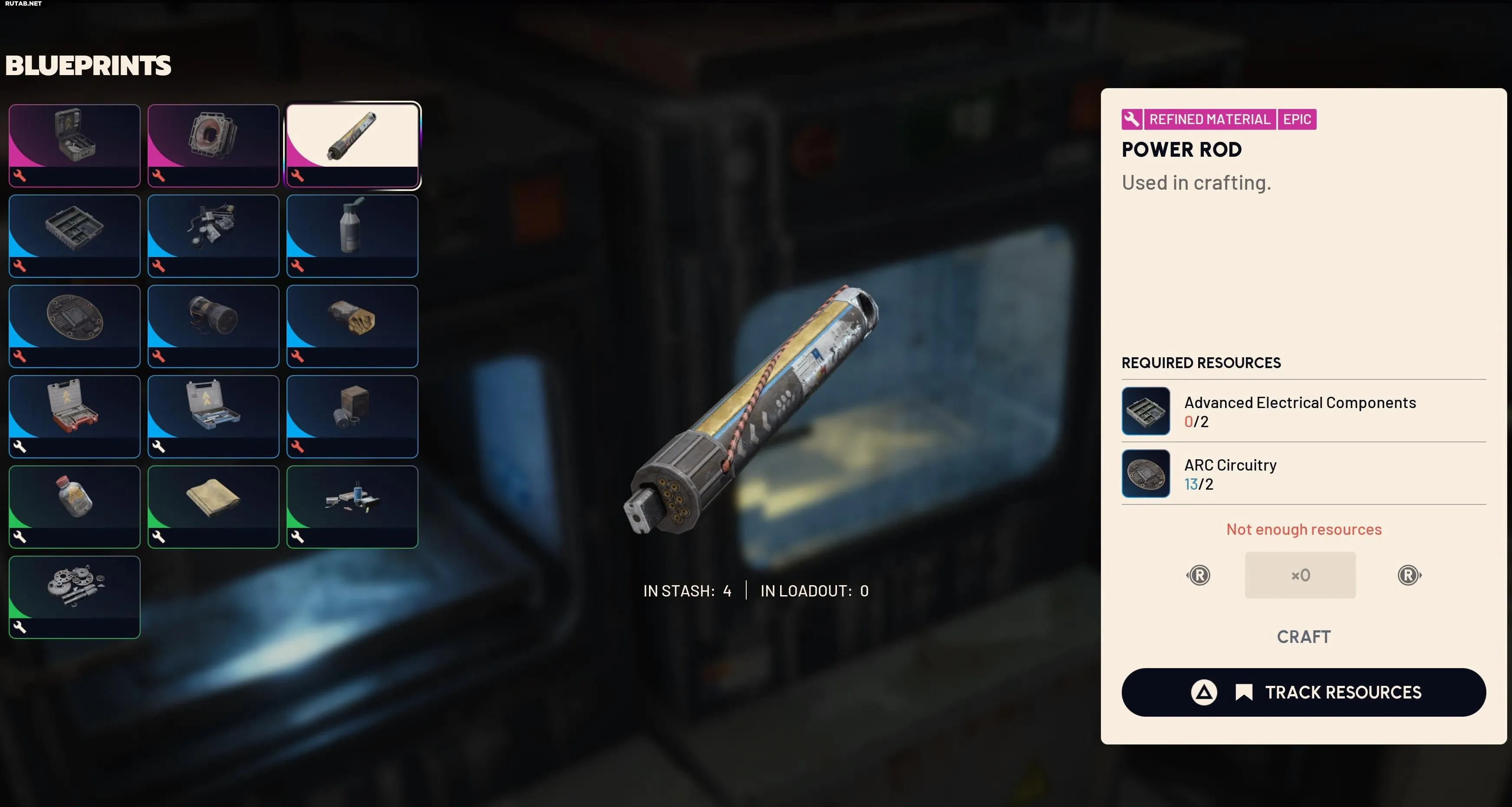Select the Power Rod blueprint tile

tap(352, 145)
